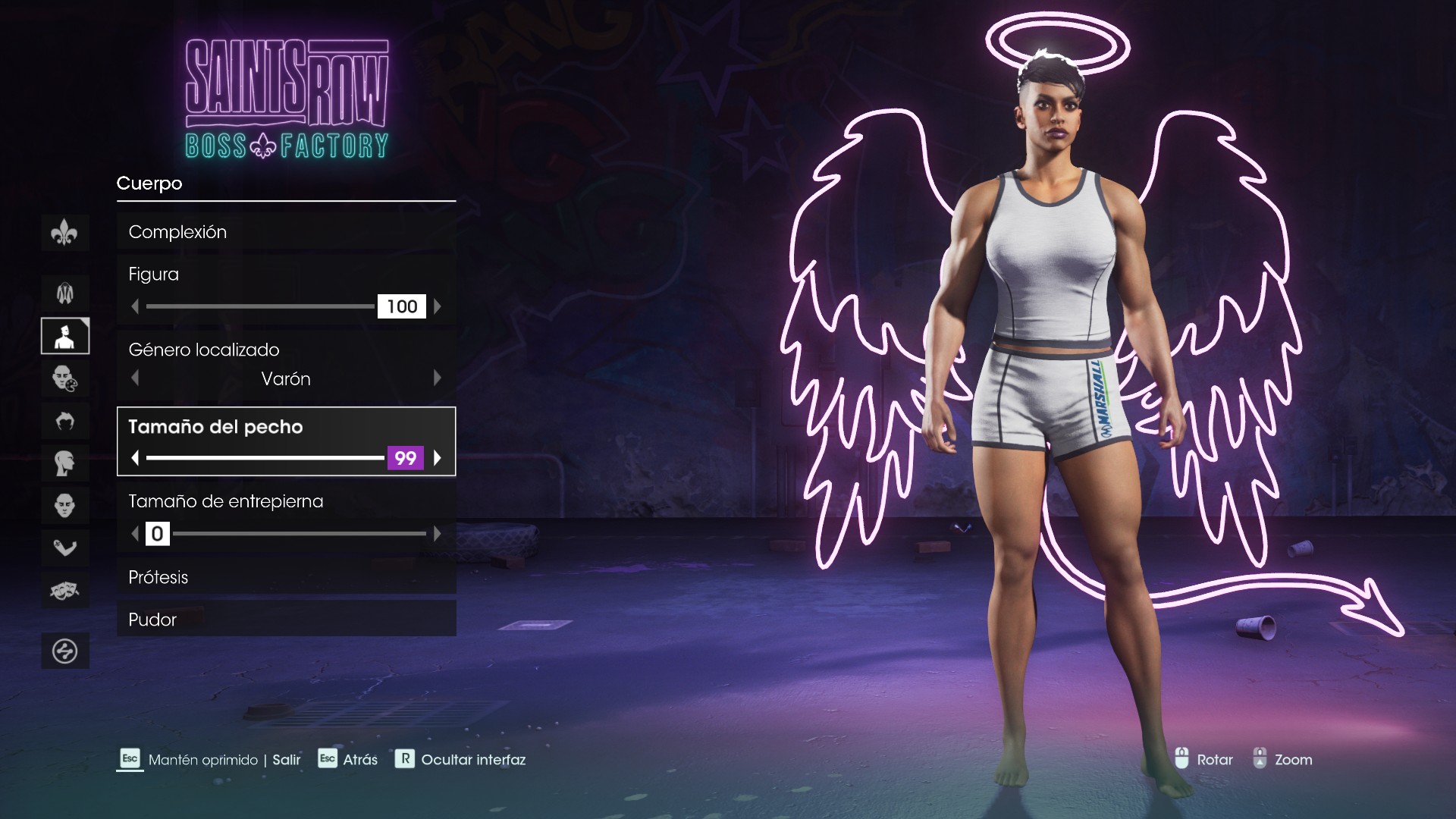Select the fleur-de-lis category icon

(x=65, y=233)
